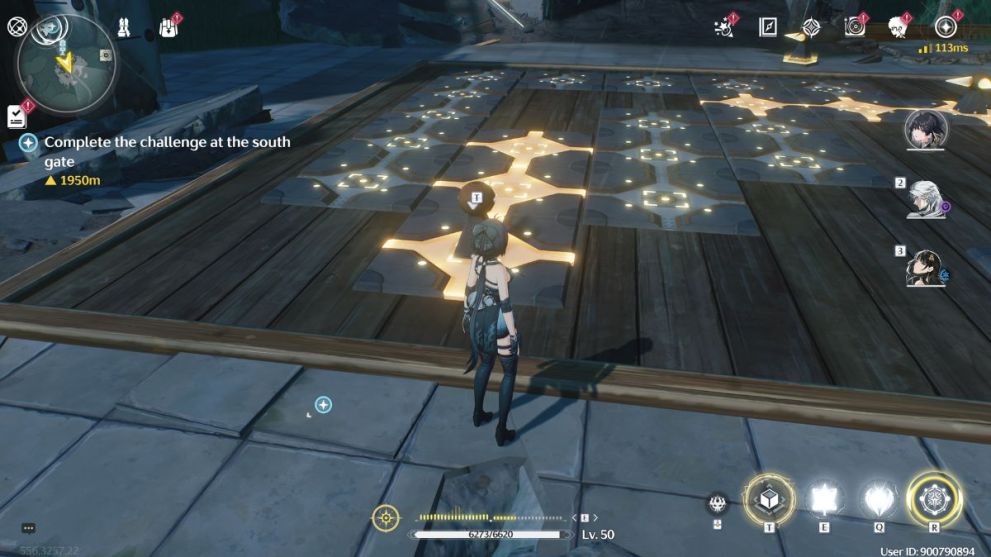Switch to the dark-haired character in slot 3
Screen dimensions: 991x557
coord(927,267)
